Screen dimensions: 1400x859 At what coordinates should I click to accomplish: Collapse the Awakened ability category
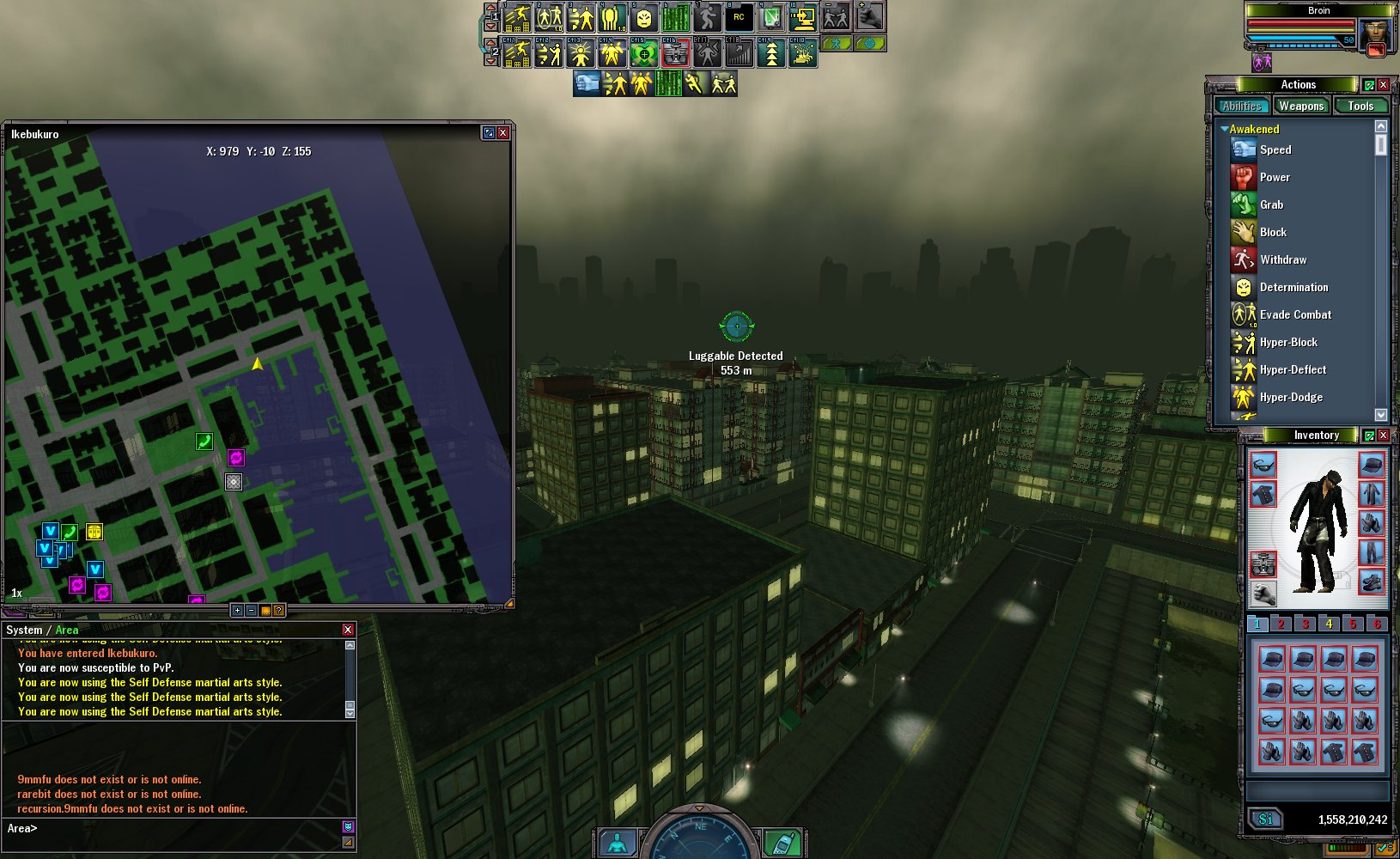click(1225, 129)
